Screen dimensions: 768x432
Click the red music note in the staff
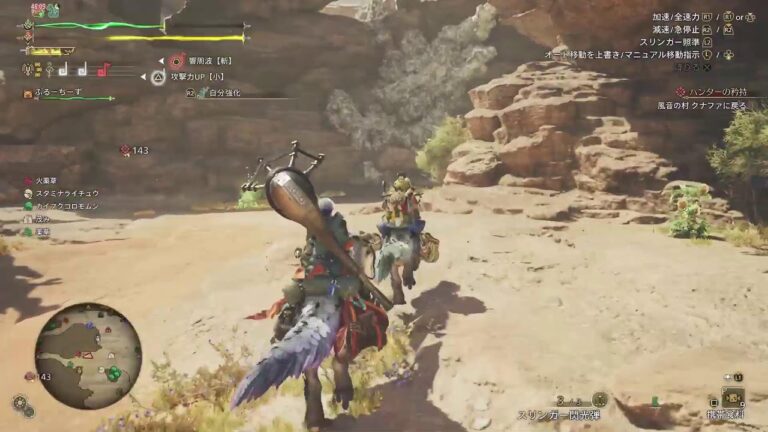102,70
